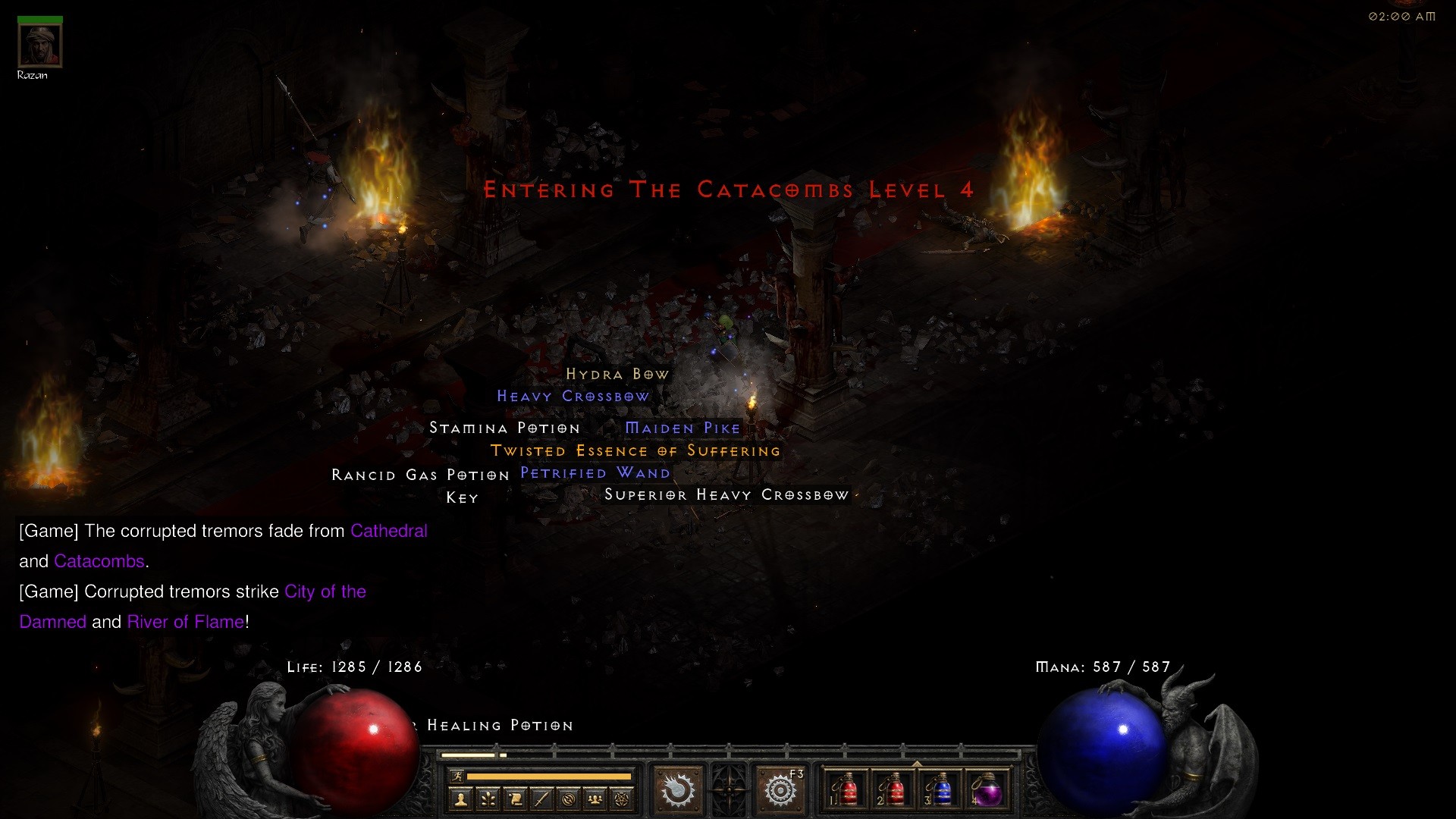Pick up the Twisted Essence of Suffering
The height and width of the screenshot is (819, 1456).
pos(635,450)
